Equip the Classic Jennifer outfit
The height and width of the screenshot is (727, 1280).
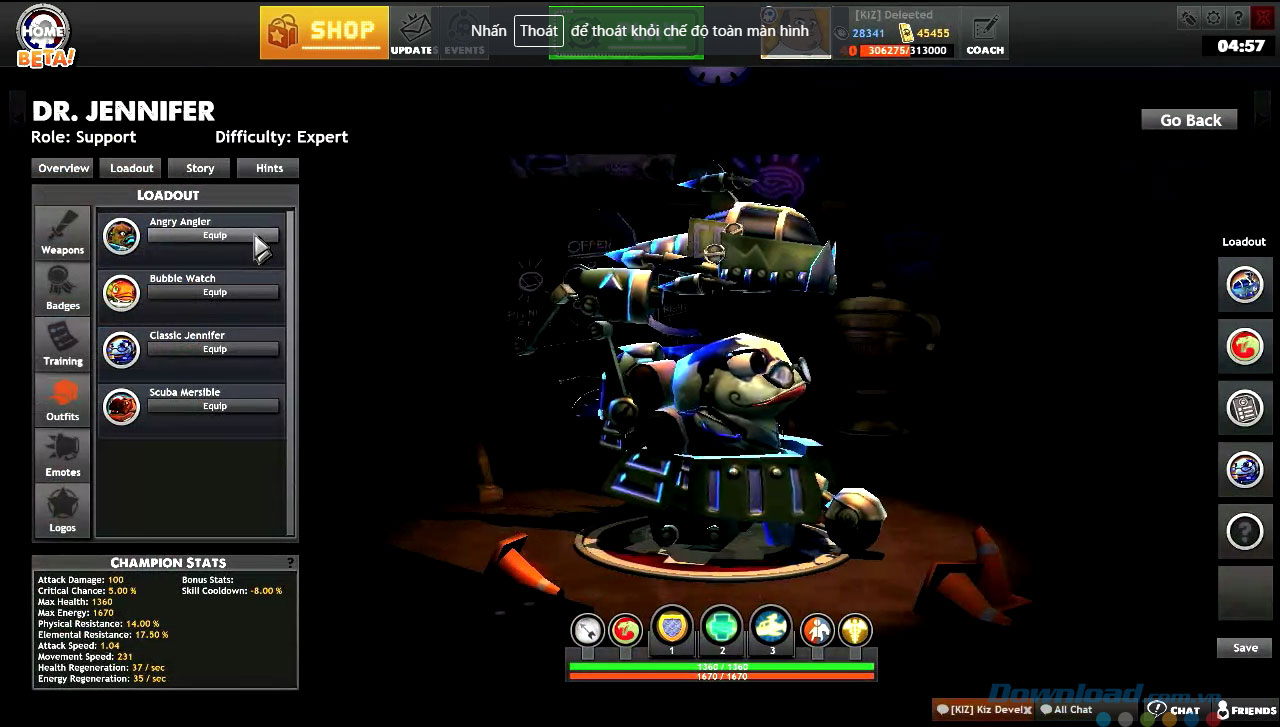(213, 350)
